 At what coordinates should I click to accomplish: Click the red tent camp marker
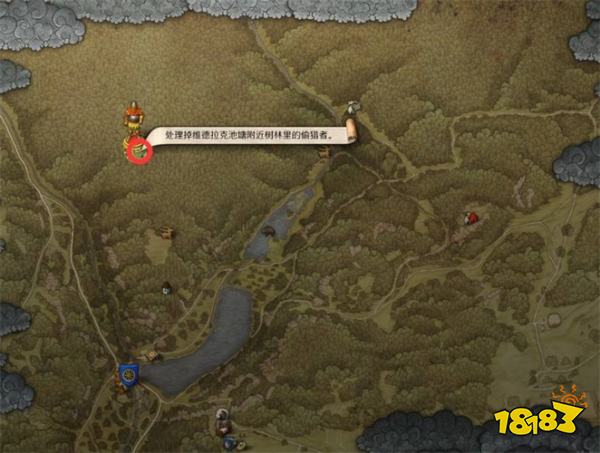click(470, 216)
